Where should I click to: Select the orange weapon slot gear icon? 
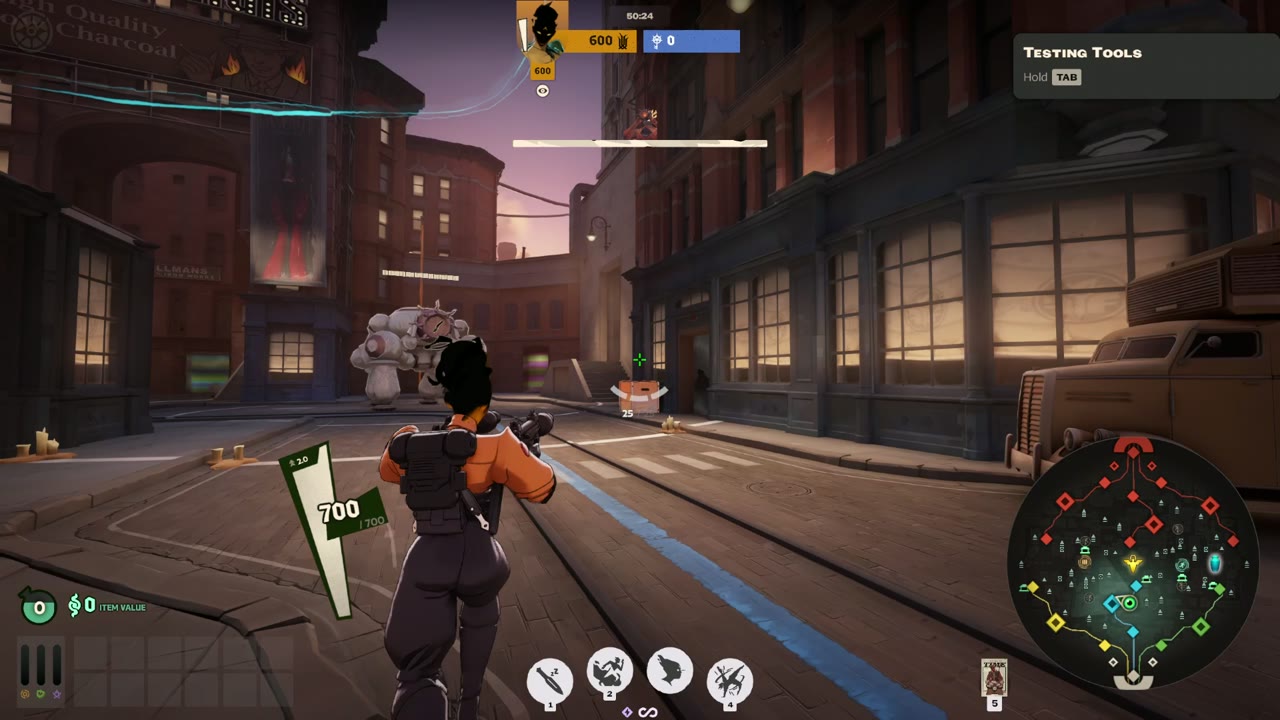(25, 694)
